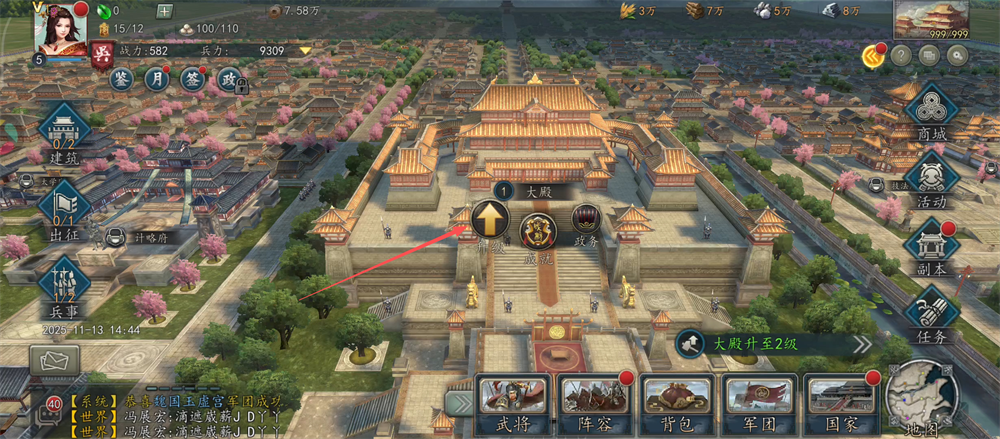
Task: Open the 副本 dungeon menu
Action: point(931,247)
